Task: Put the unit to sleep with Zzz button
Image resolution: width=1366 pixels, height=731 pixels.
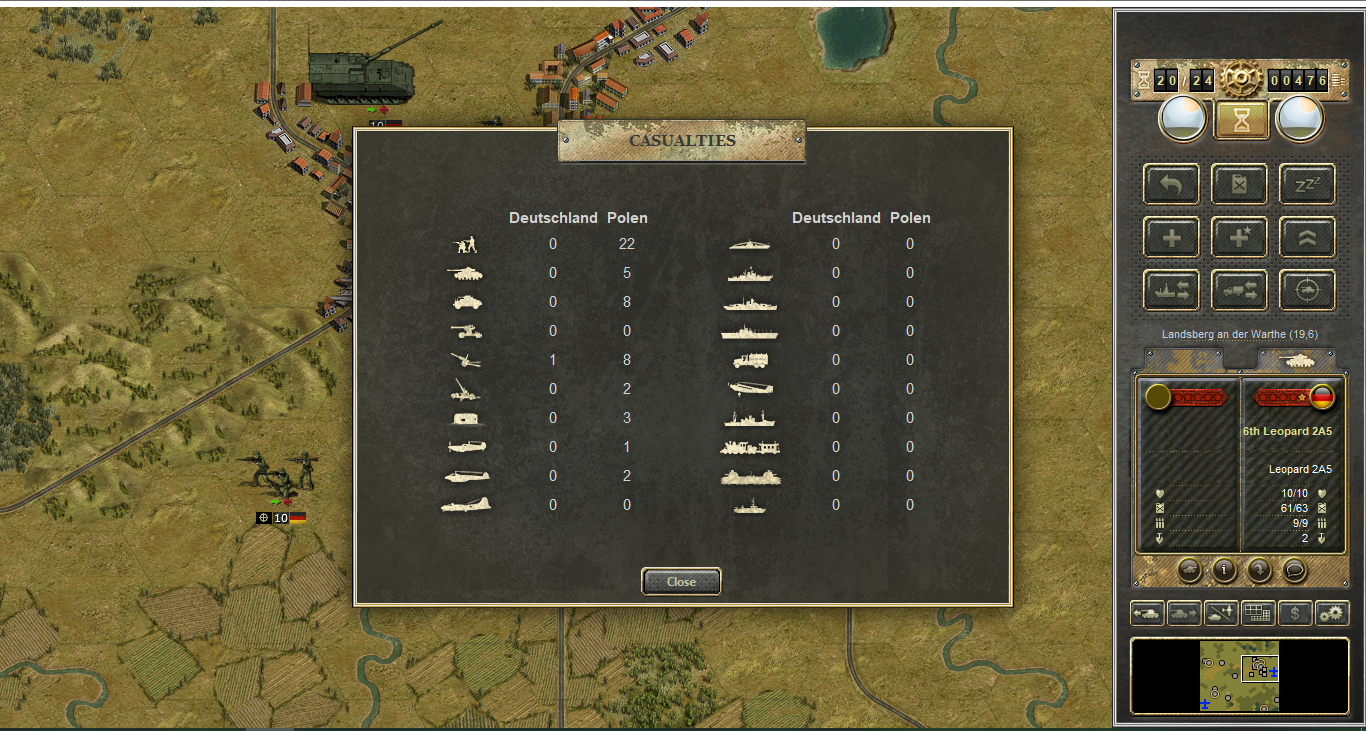Action: click(x=1307, y=185)
